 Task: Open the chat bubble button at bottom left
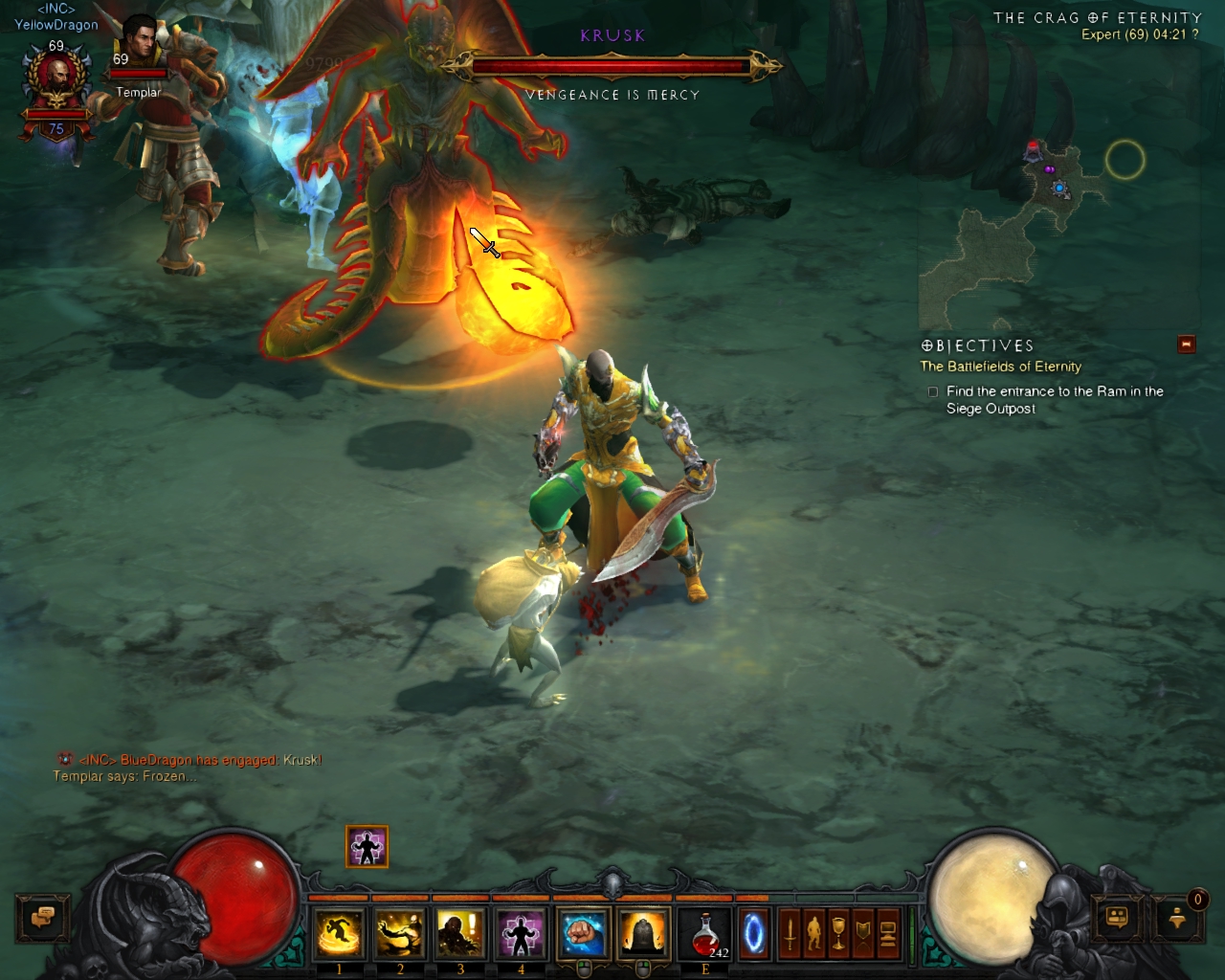pyautogui.click(x=42, y=919)
